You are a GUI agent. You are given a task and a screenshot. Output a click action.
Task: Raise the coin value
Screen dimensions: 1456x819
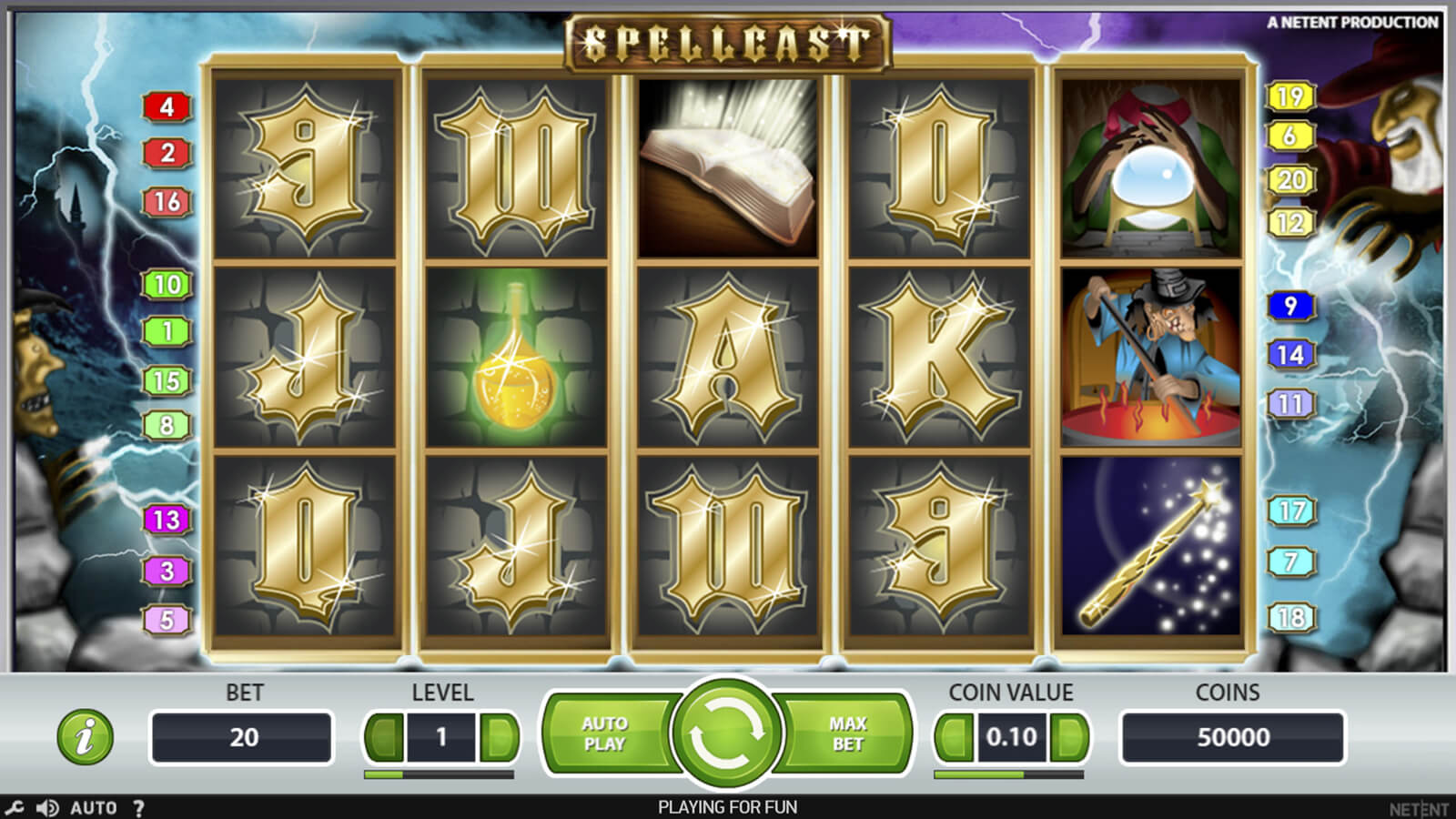[x=1068, y=737]
